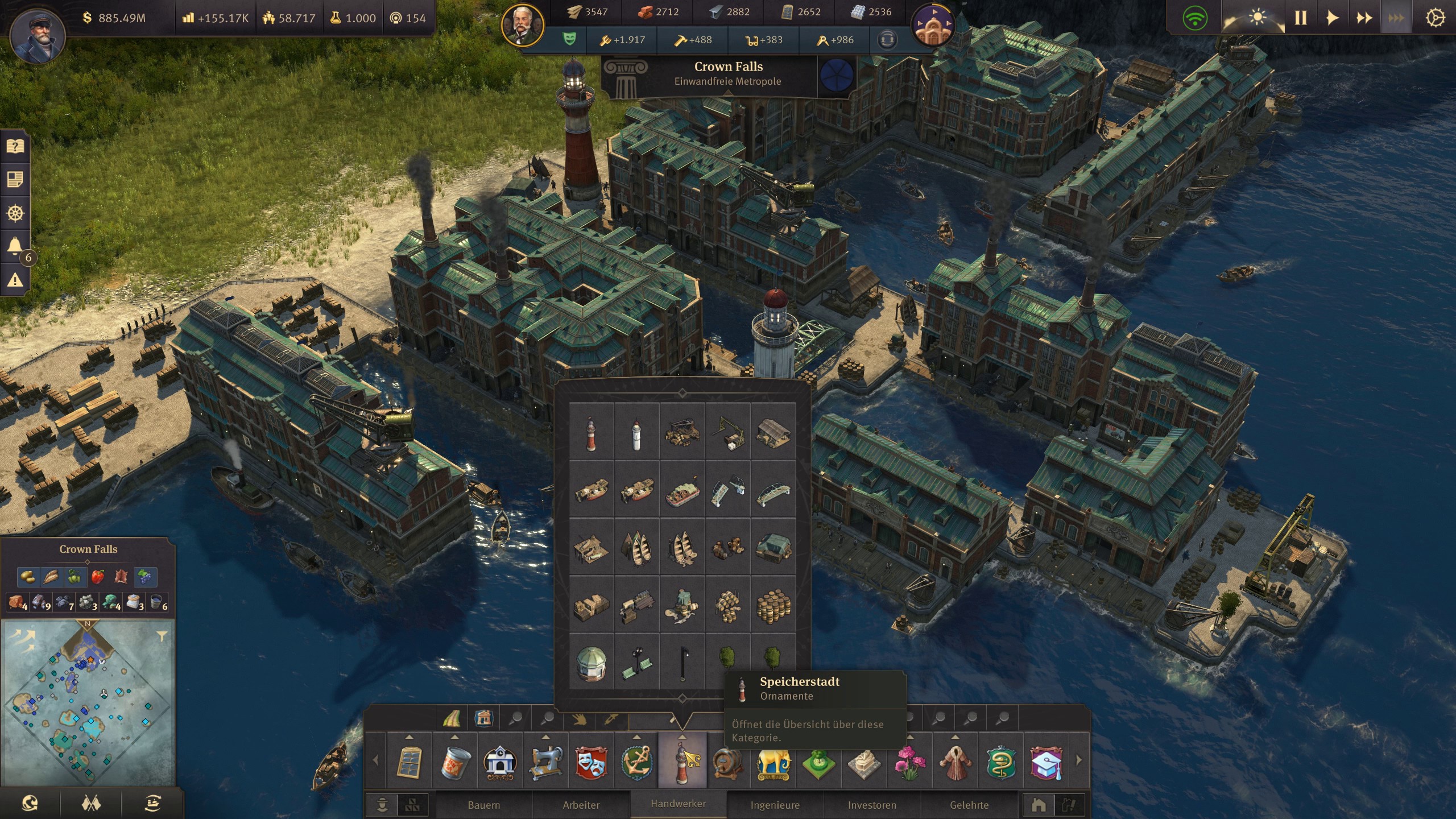
Task: Open the Bauern population tier tab
Action: tap(483, 805)
